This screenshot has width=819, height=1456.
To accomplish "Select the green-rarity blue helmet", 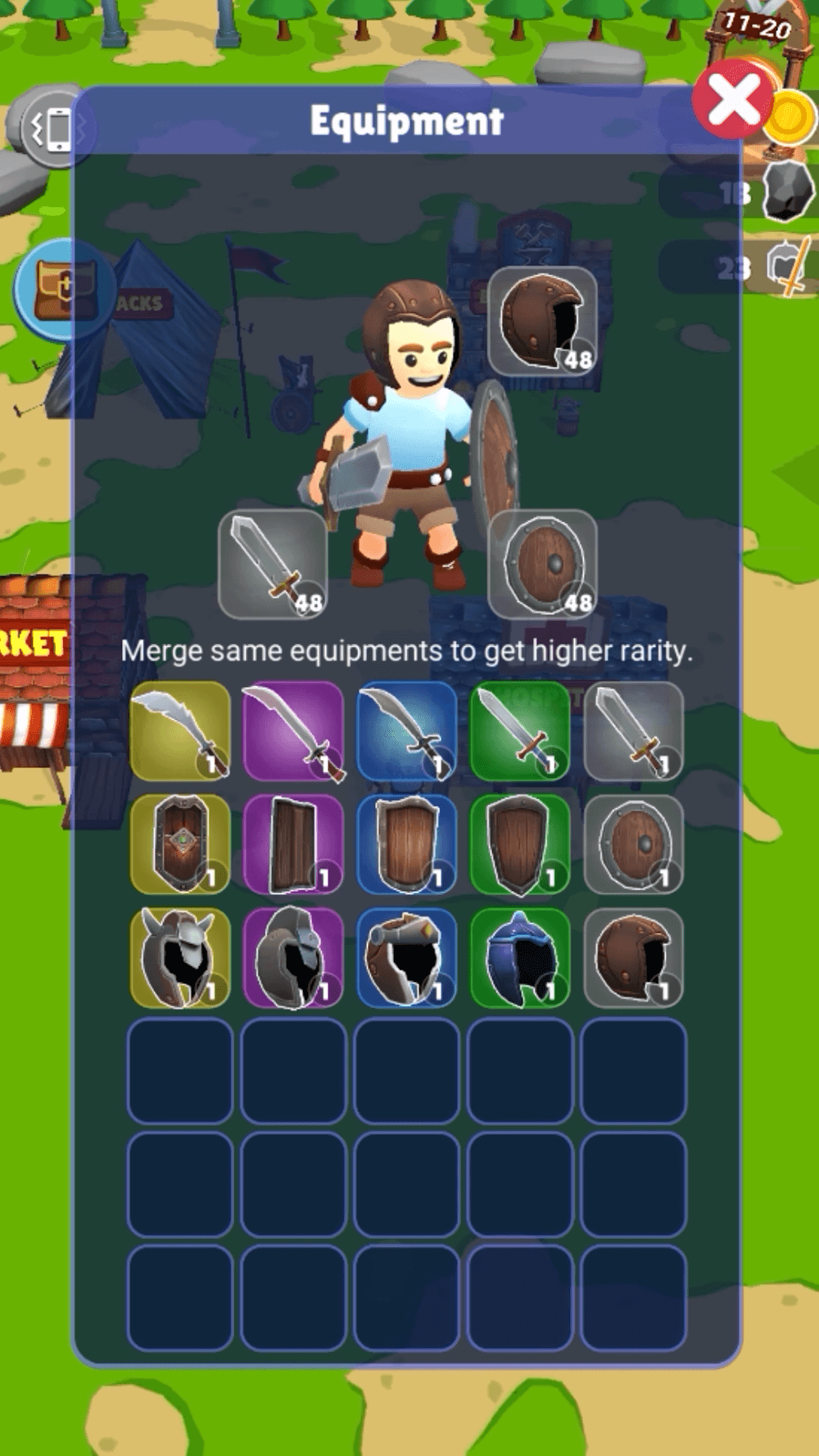I will 519,956.
